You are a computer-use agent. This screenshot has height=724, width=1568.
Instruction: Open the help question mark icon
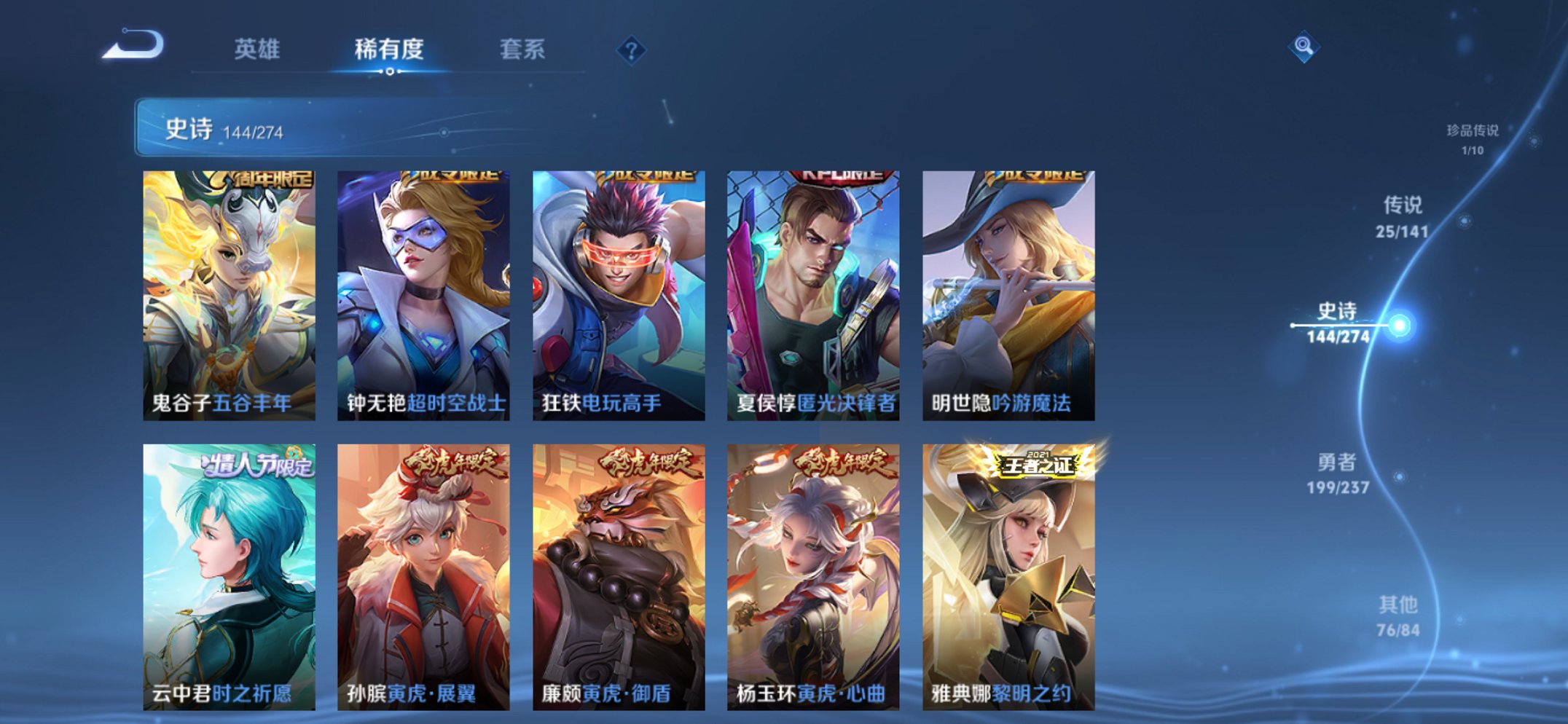coord(632,49)
